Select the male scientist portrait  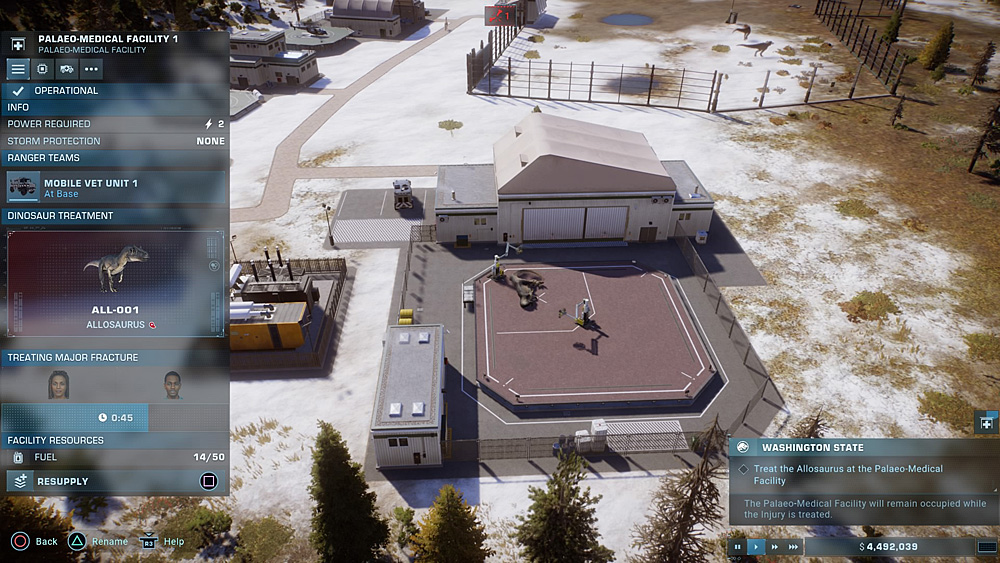tap(172, 385)
